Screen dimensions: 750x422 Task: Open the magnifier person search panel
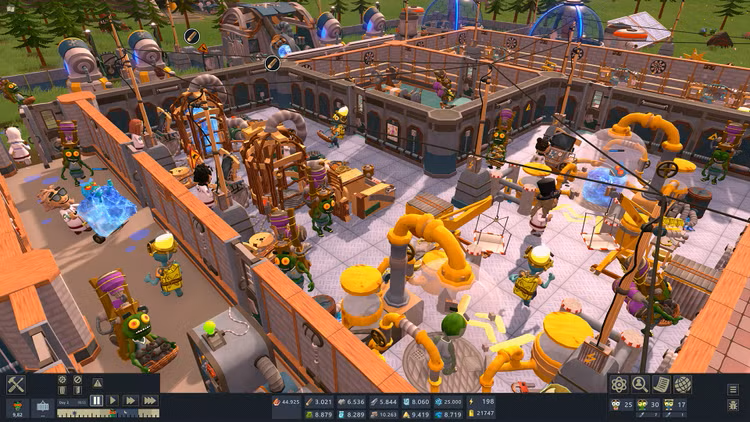pyautogui.click(x=640, y=384)
